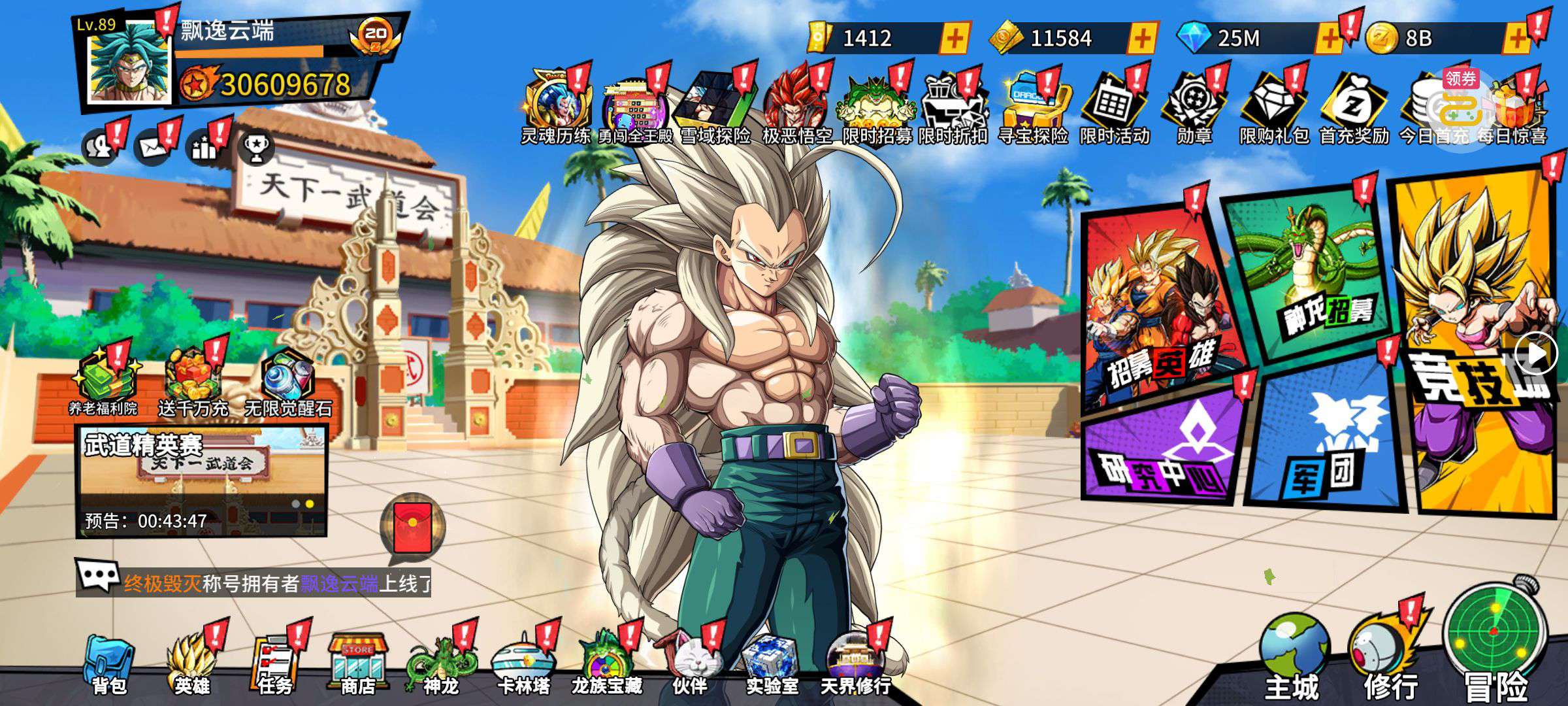Enter 卡林塔 tower

(523, 664)
